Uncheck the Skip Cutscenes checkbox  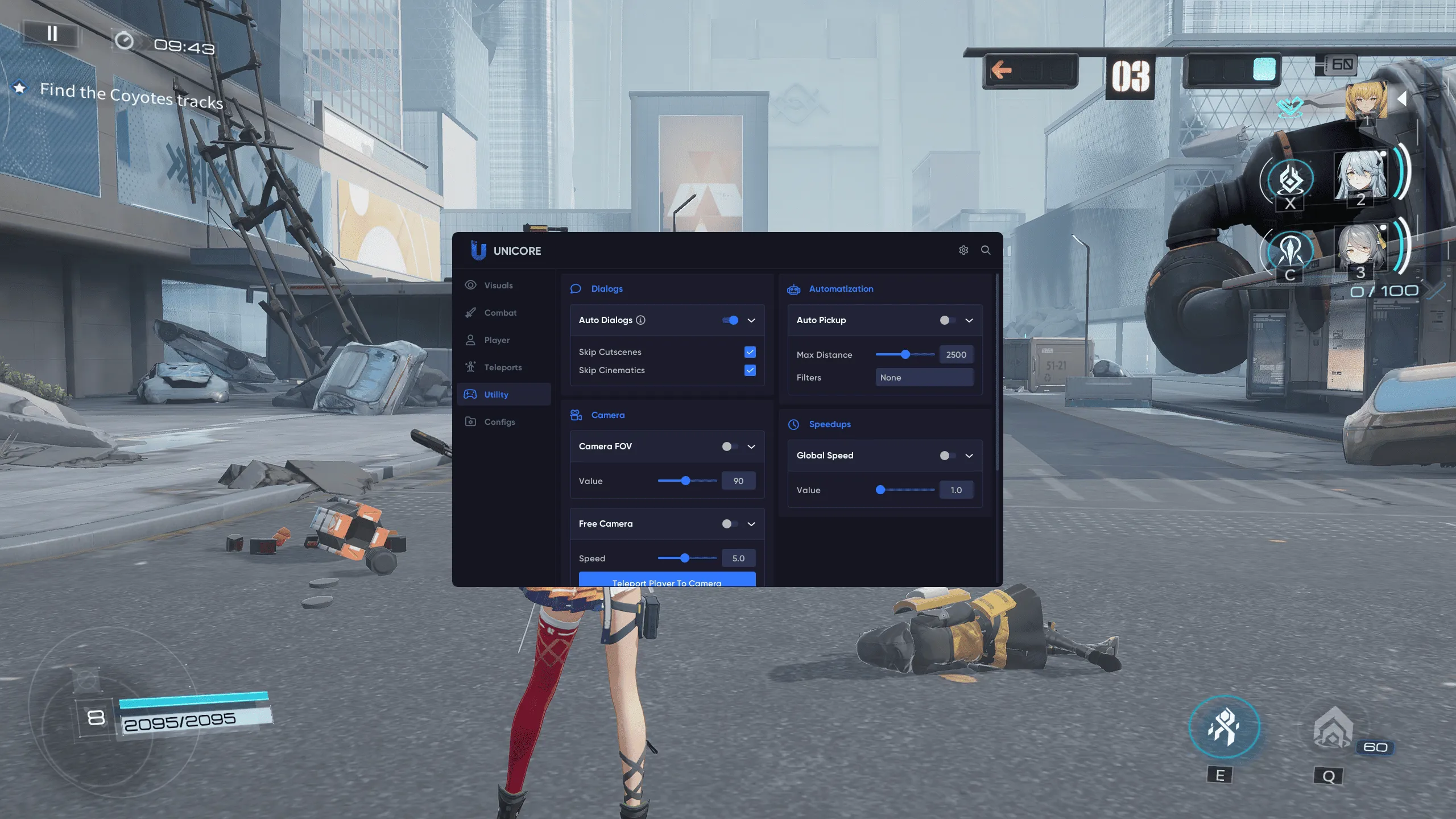(x=750, y=352)
